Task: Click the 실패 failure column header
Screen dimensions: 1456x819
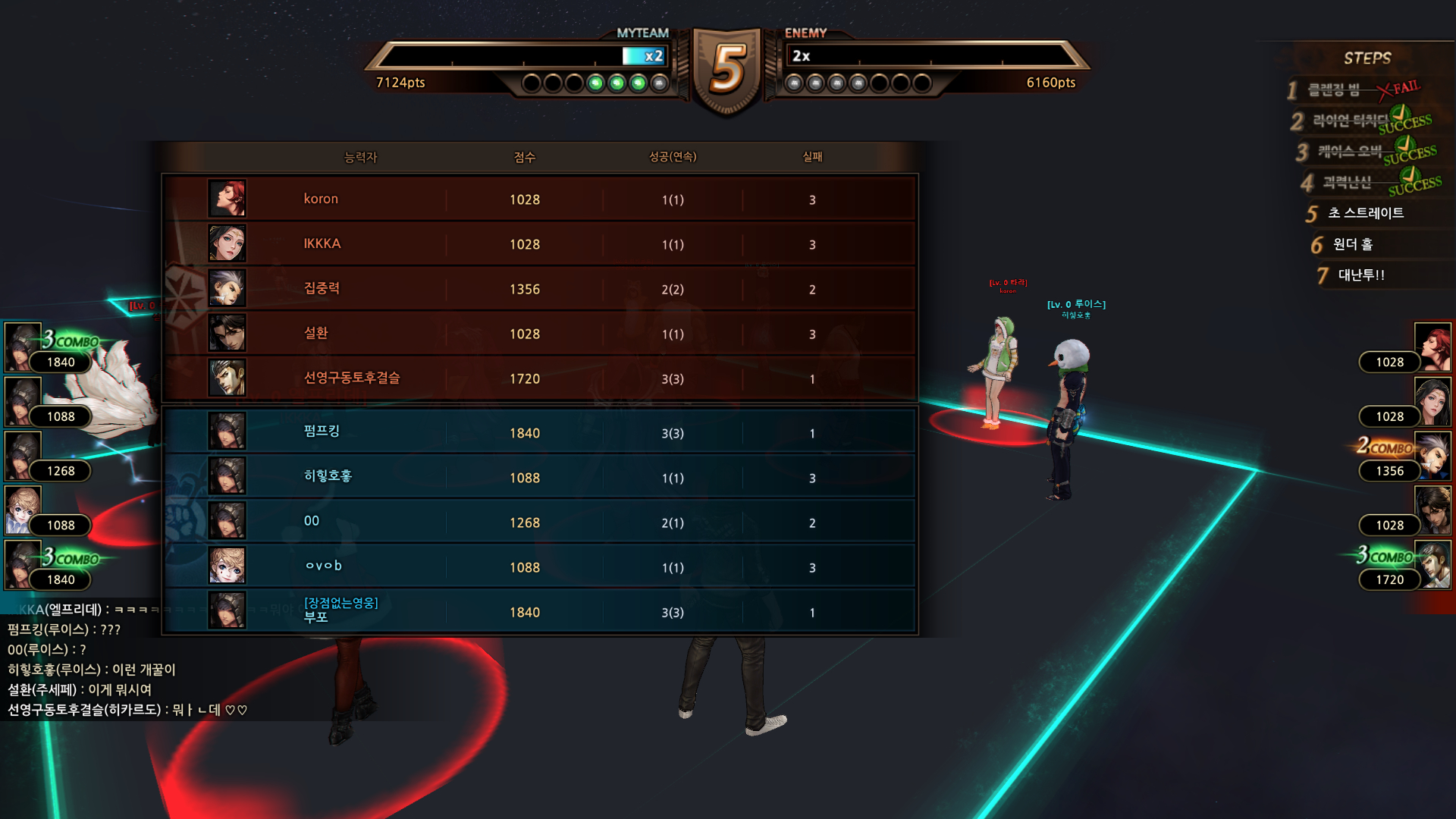Action: click(812, 157)
